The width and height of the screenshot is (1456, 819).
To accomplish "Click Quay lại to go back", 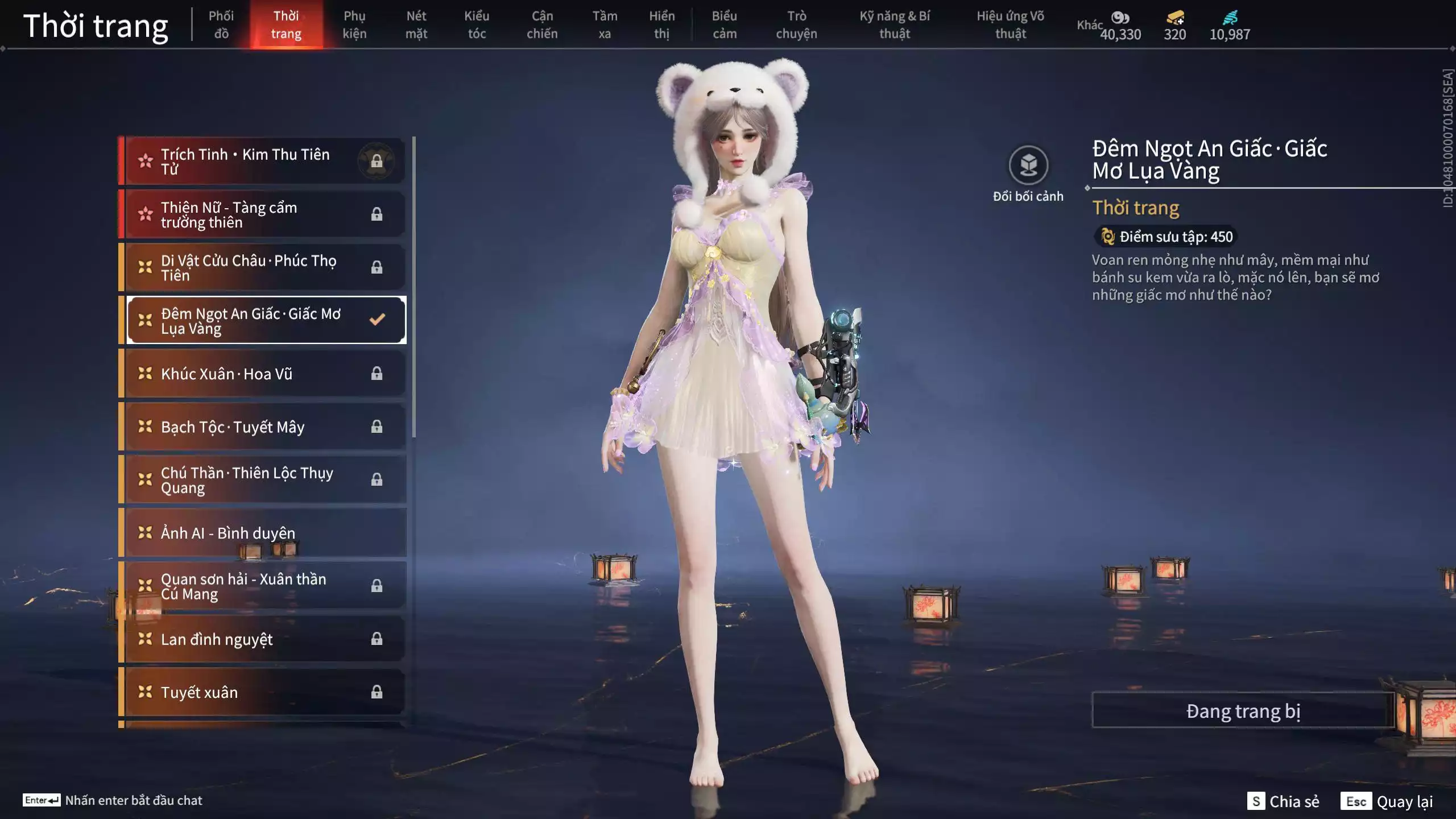I will point(1387,801).
